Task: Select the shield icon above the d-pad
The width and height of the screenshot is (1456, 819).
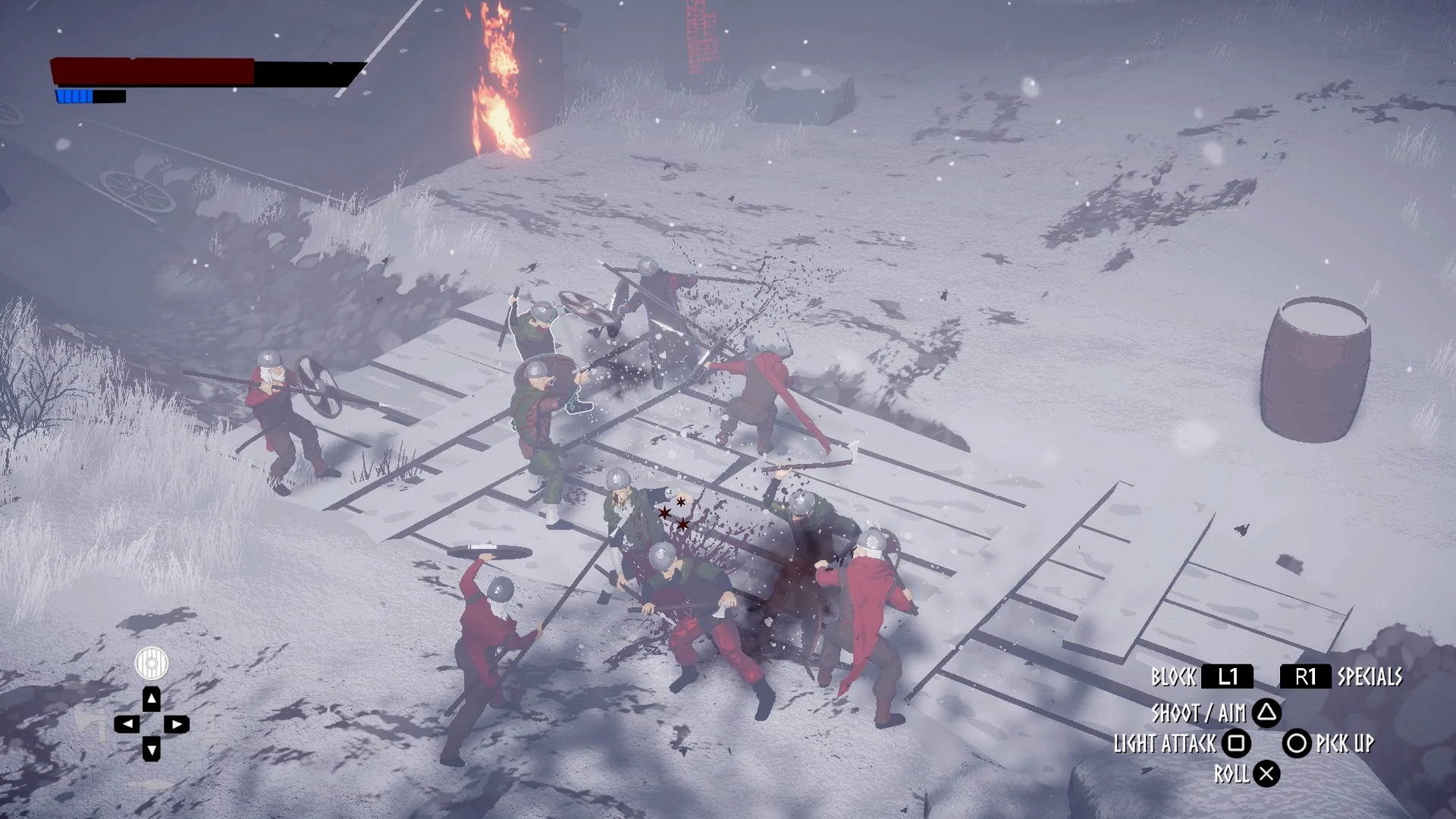Action: (152, 662)
